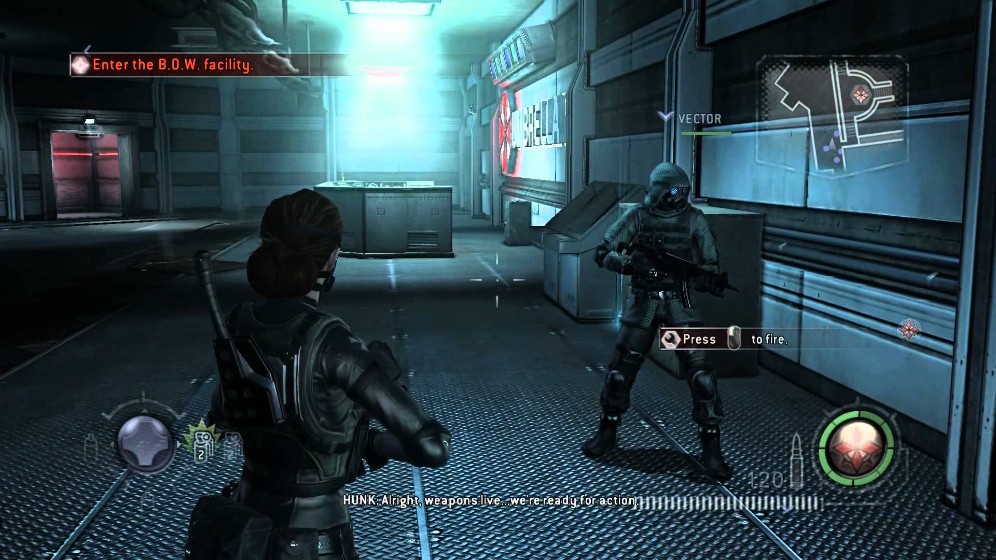
Task: Activate the red emblem ability orb
Action: pyautogui.click(x=855, y=443)
